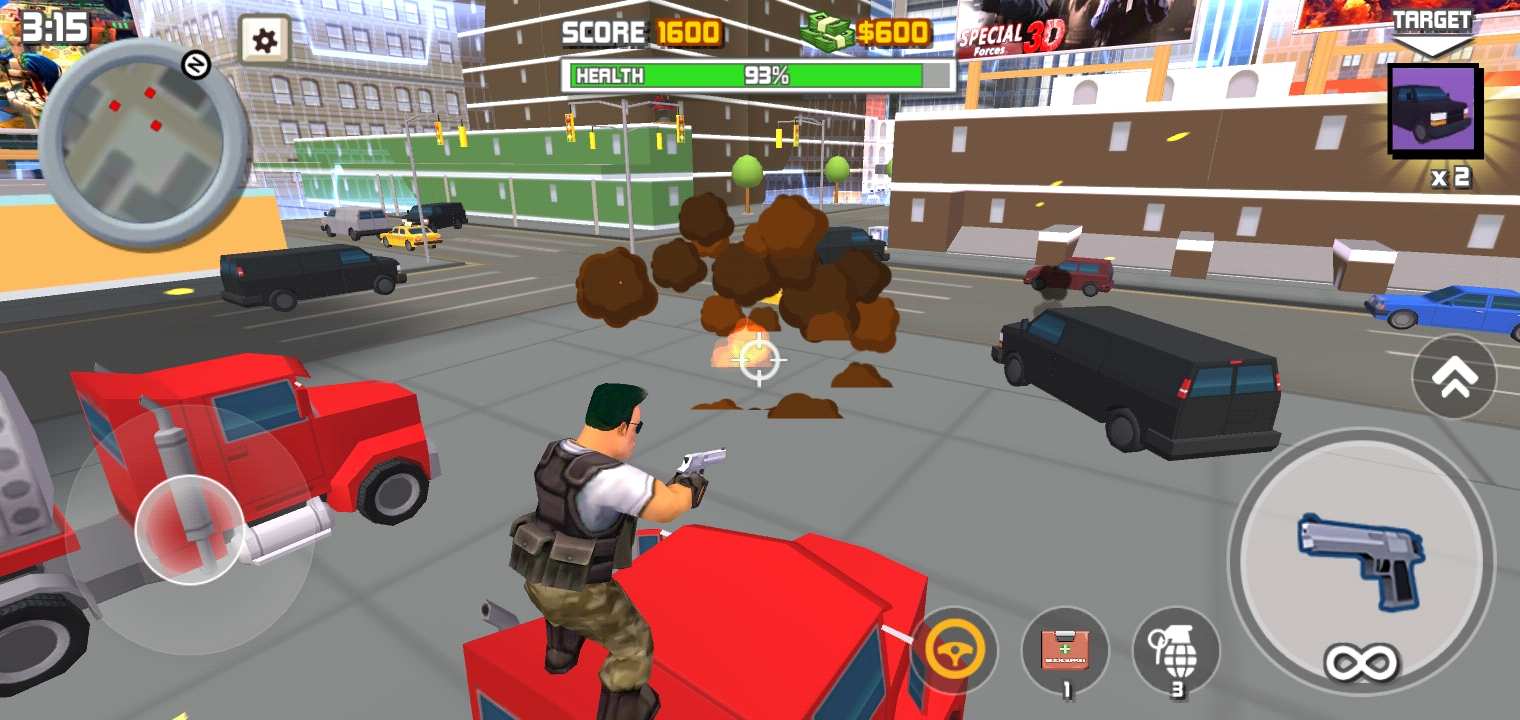Tap the steering wheel to enter a vehicle
1520x720 pixels.
click(958, 651)
